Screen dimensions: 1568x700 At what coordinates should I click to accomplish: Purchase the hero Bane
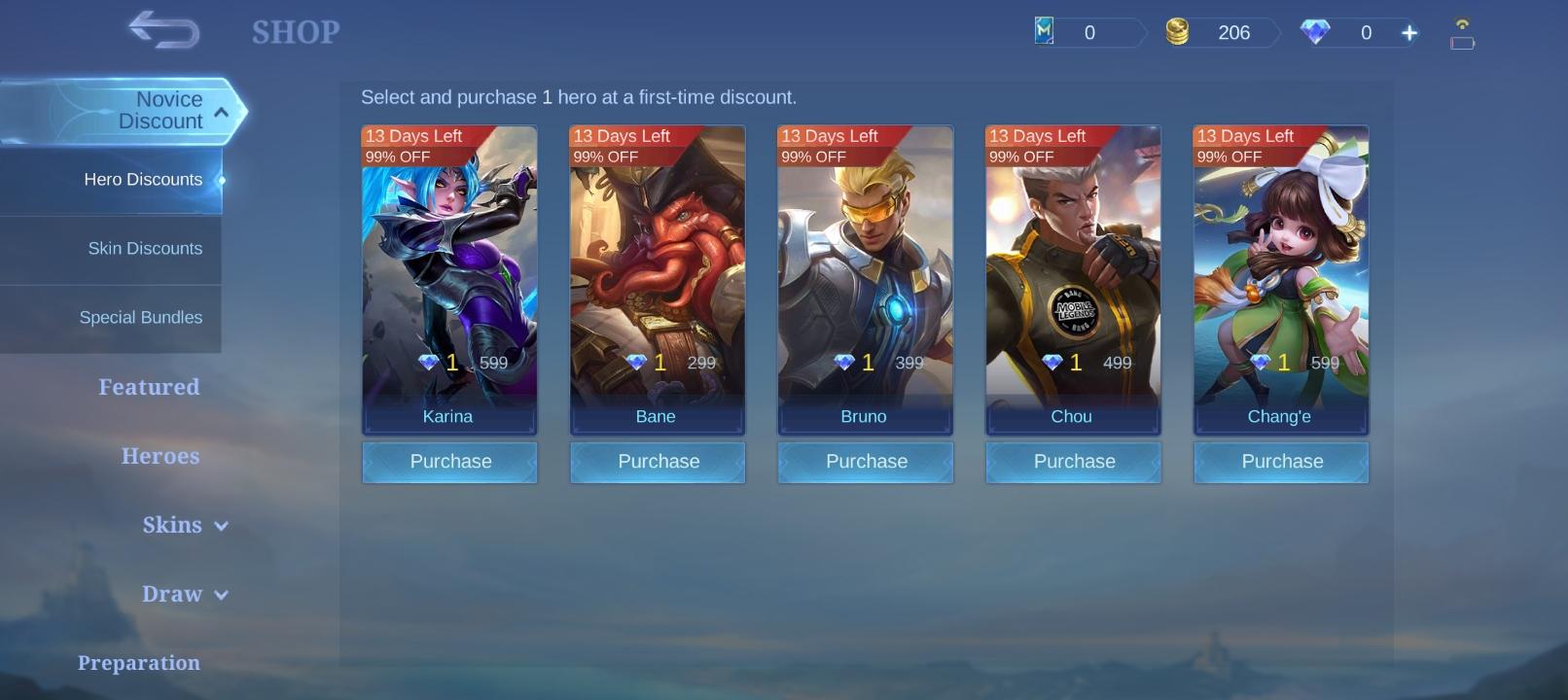tap(658, 462)
